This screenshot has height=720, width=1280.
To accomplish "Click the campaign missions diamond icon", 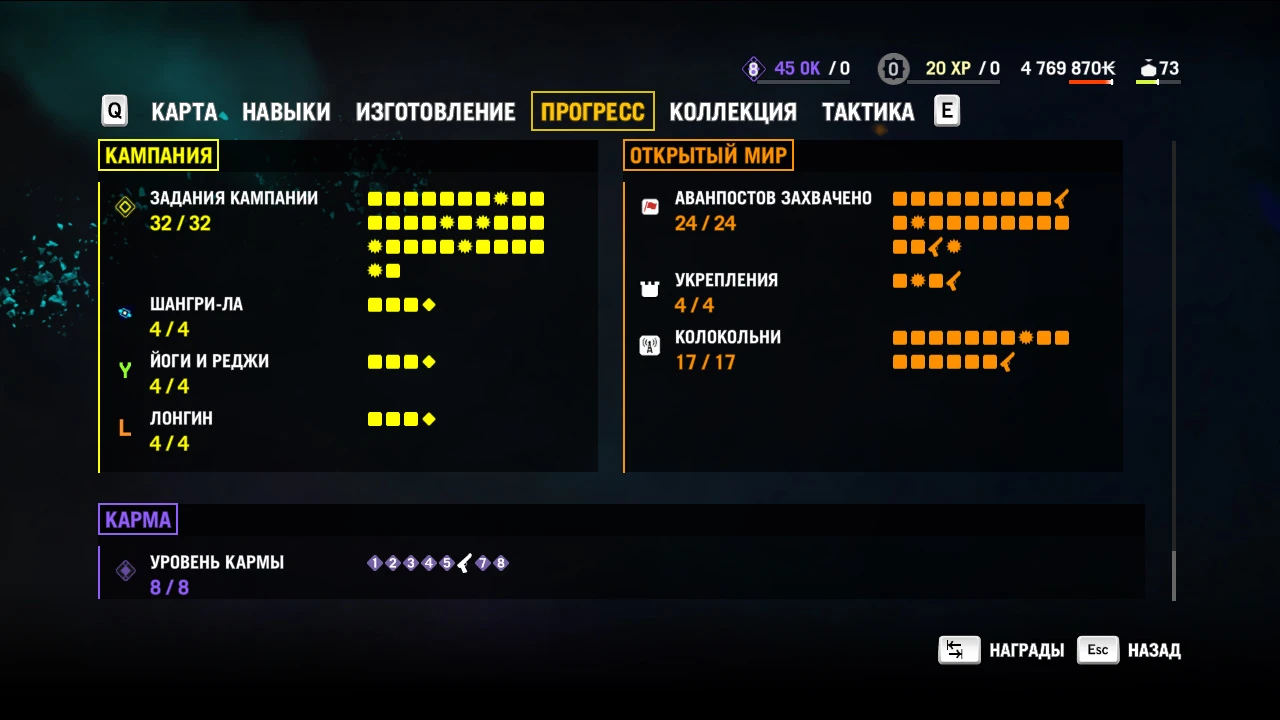I will [124, 207].
